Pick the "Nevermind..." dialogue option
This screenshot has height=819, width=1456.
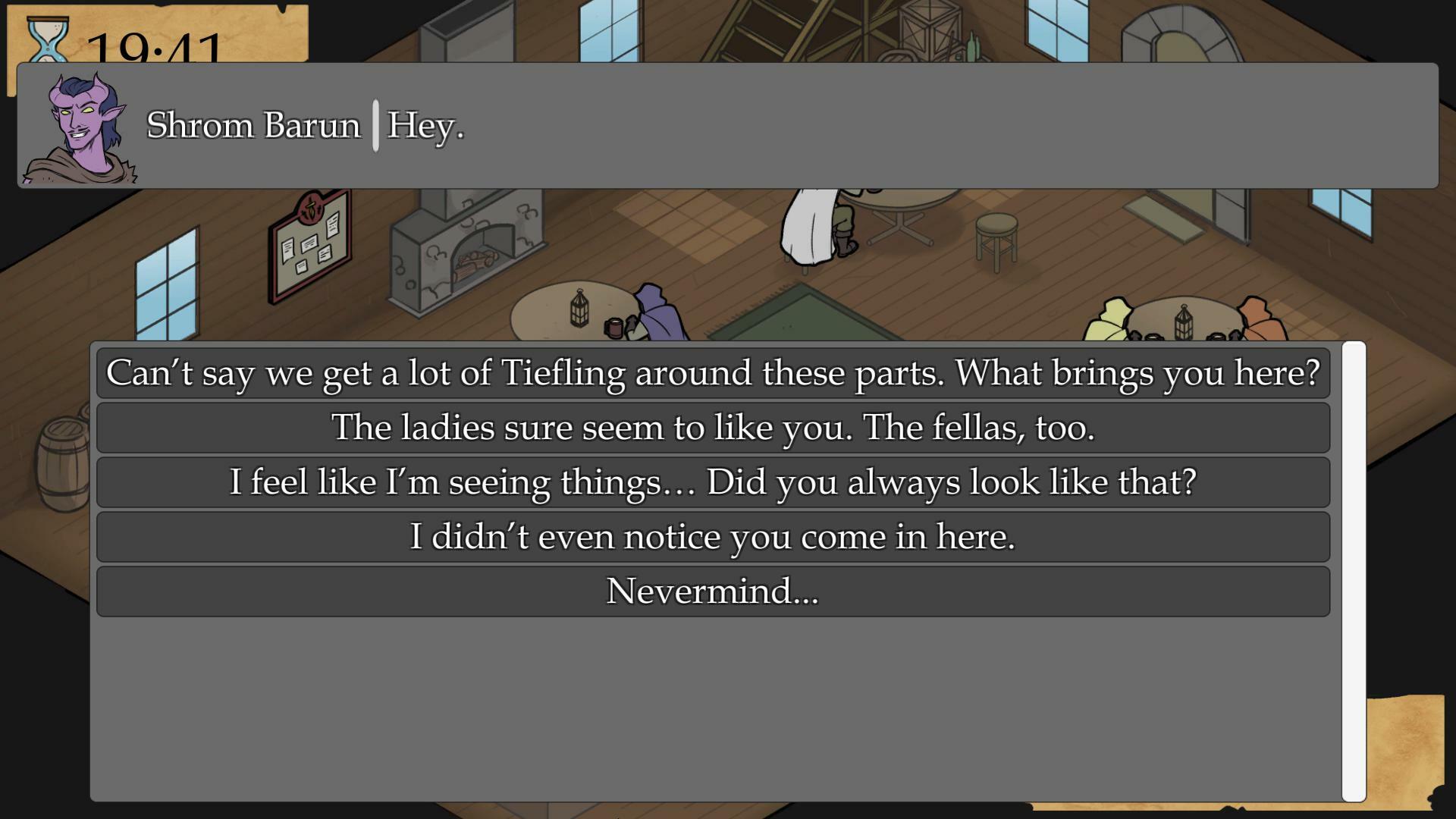[x=713, y=591]
